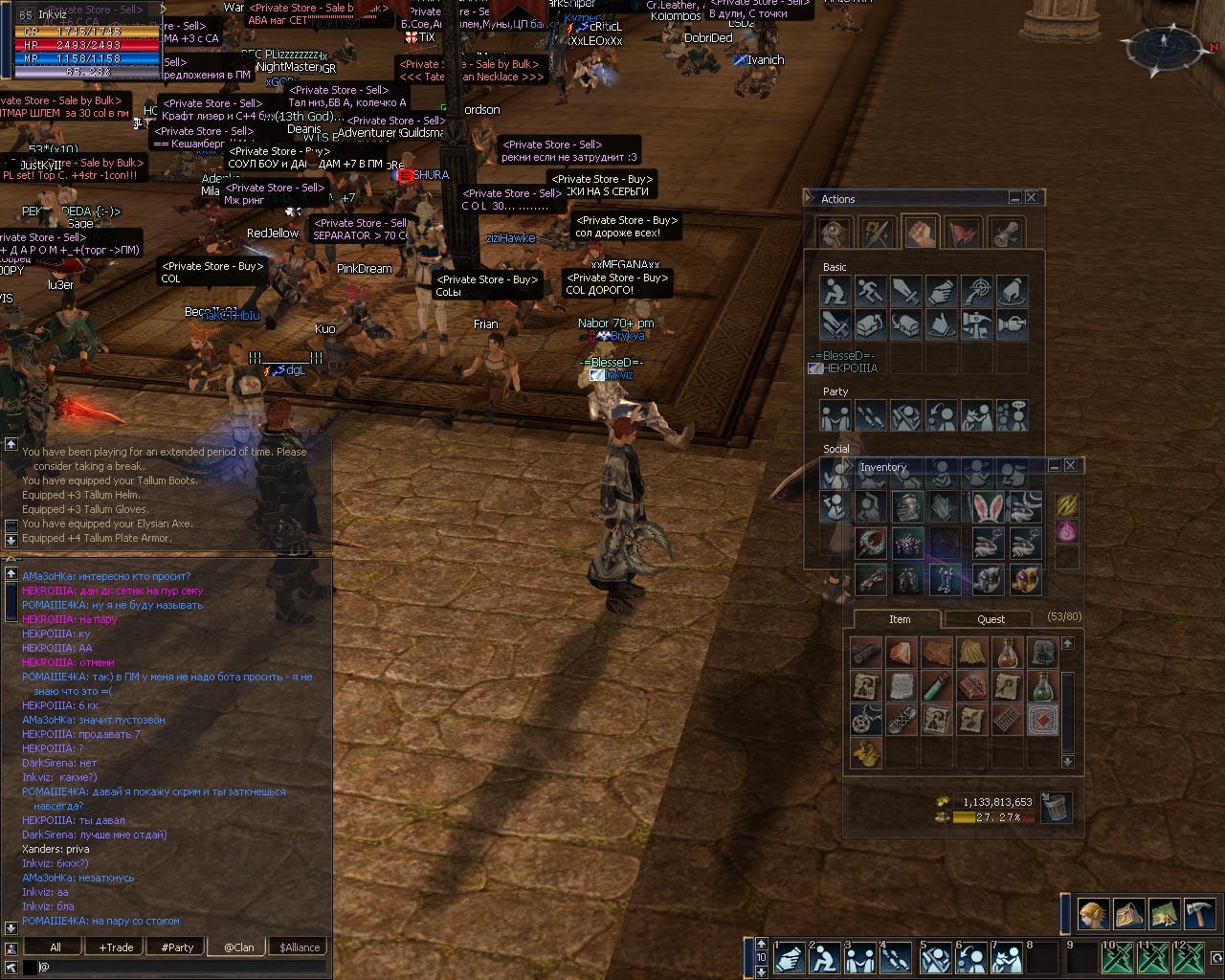The height and width of the screenshot is (980, 1225).
Task: Switch chat to the +Trade channel
Action: click(x=116, y=947)
